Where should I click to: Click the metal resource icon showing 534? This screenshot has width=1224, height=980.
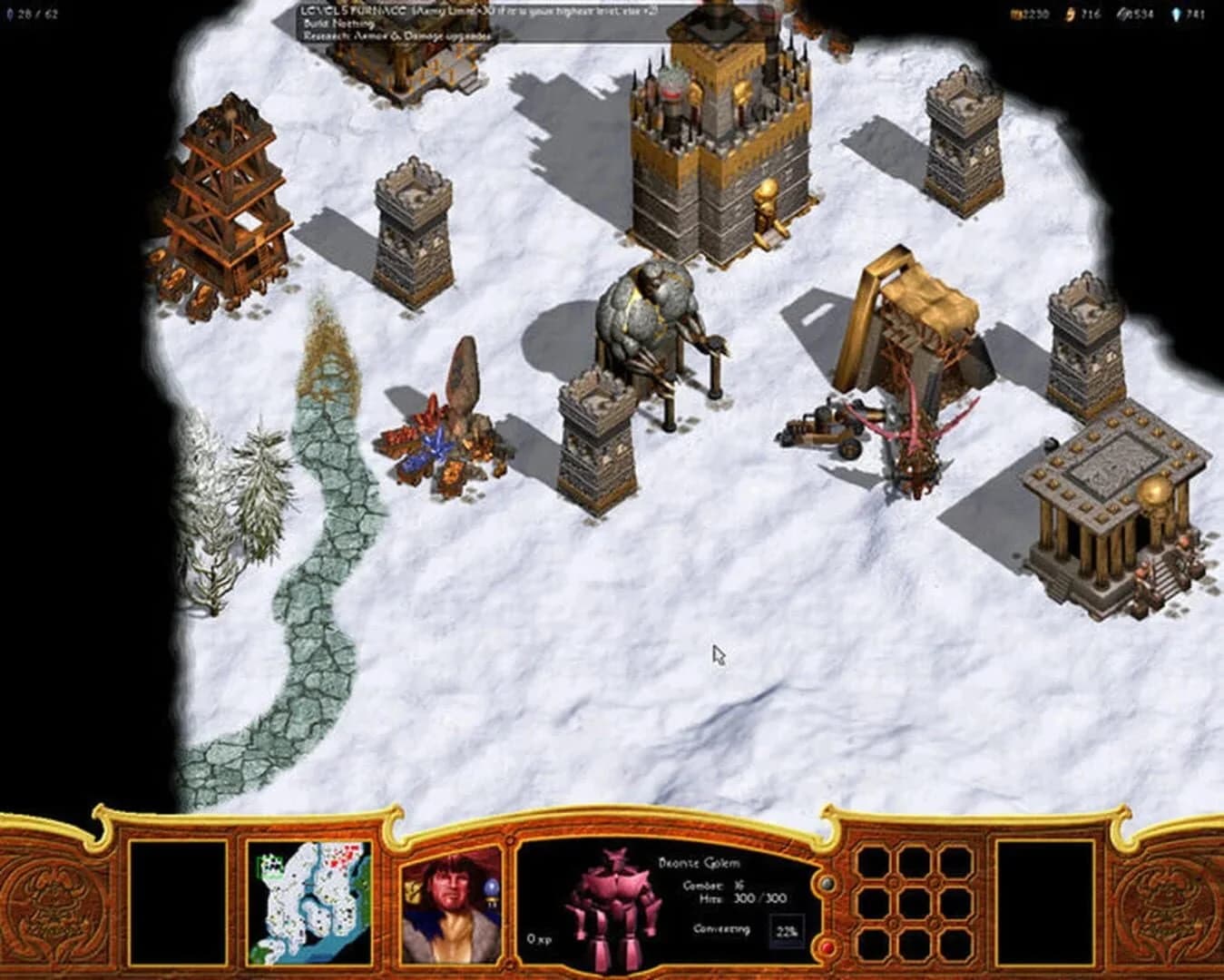point(1125,13)
